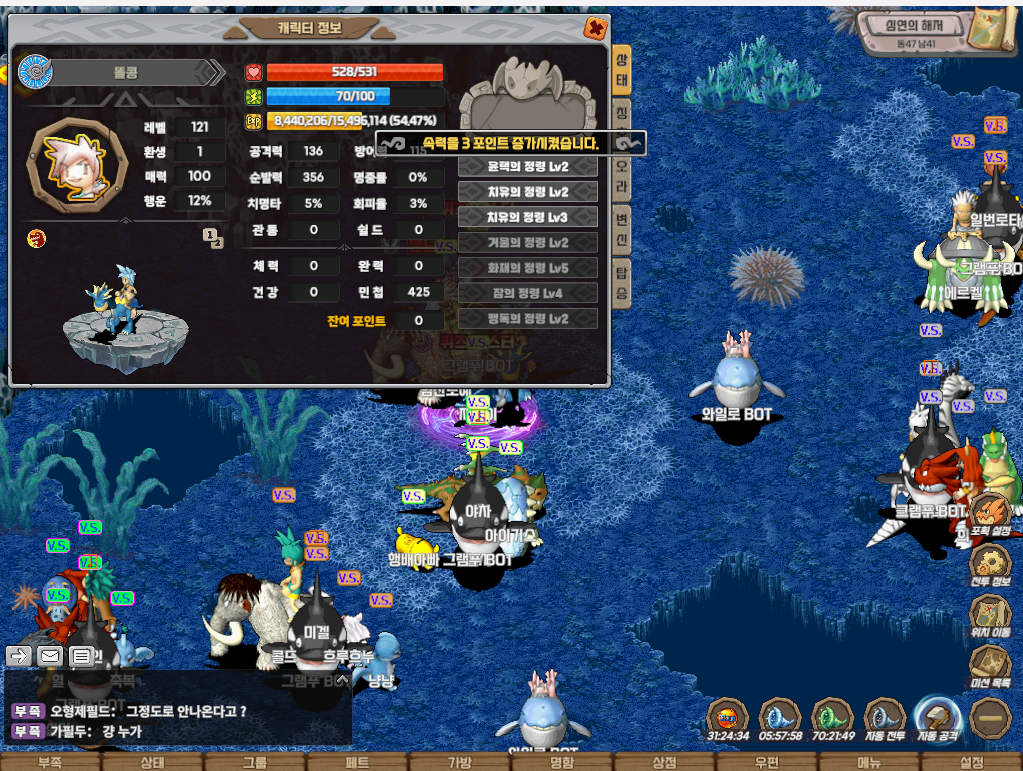Open the 가방 (bag) menu
This screenshot has height=771, width=1023.
pyautogui.click(x=459, y=762)
